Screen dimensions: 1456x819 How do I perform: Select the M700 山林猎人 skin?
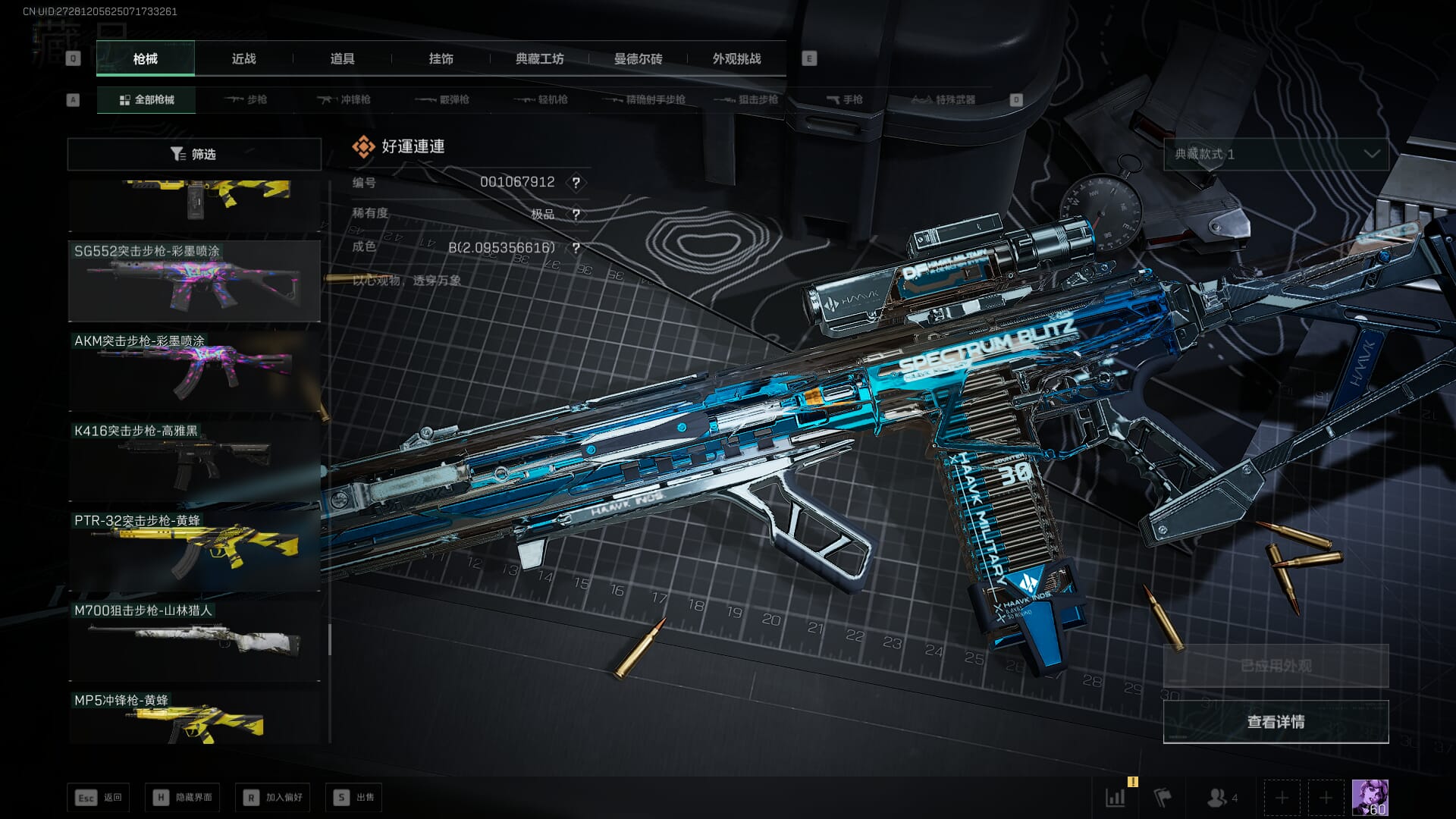(194, 641)
